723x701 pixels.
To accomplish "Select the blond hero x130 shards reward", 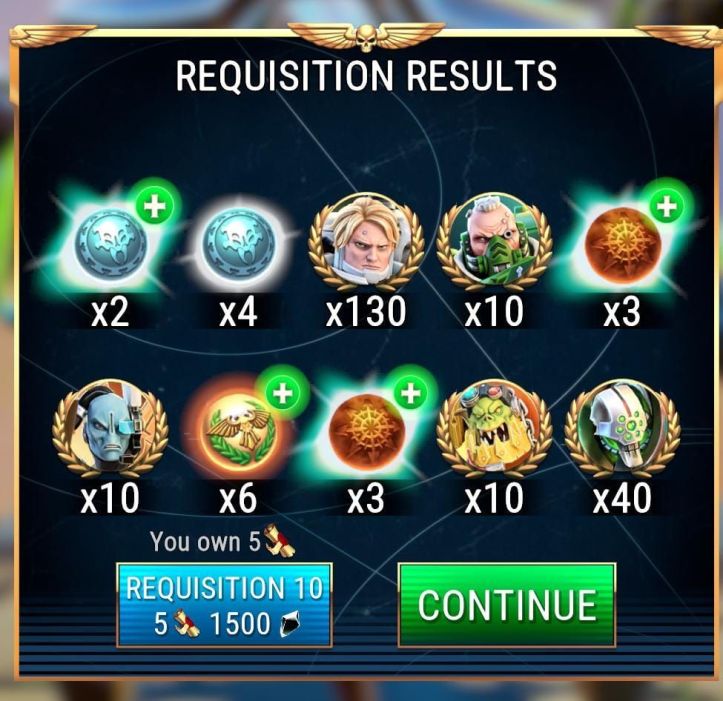I will [366, 244].
